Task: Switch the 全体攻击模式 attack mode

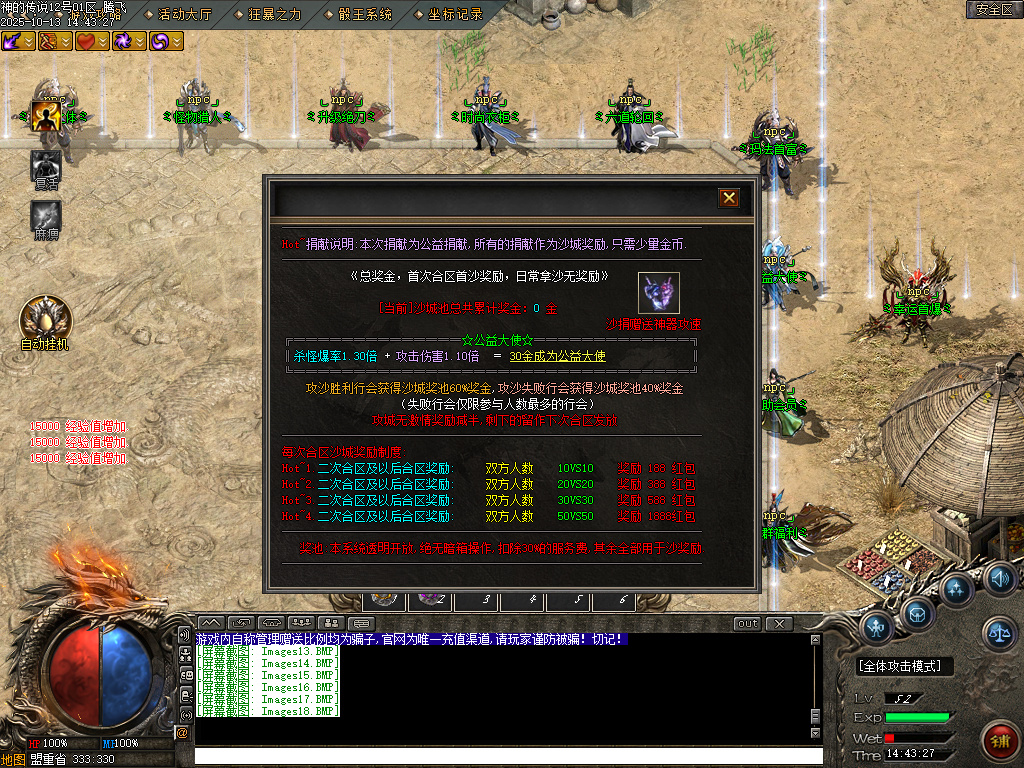Action: tap(905, 666)
